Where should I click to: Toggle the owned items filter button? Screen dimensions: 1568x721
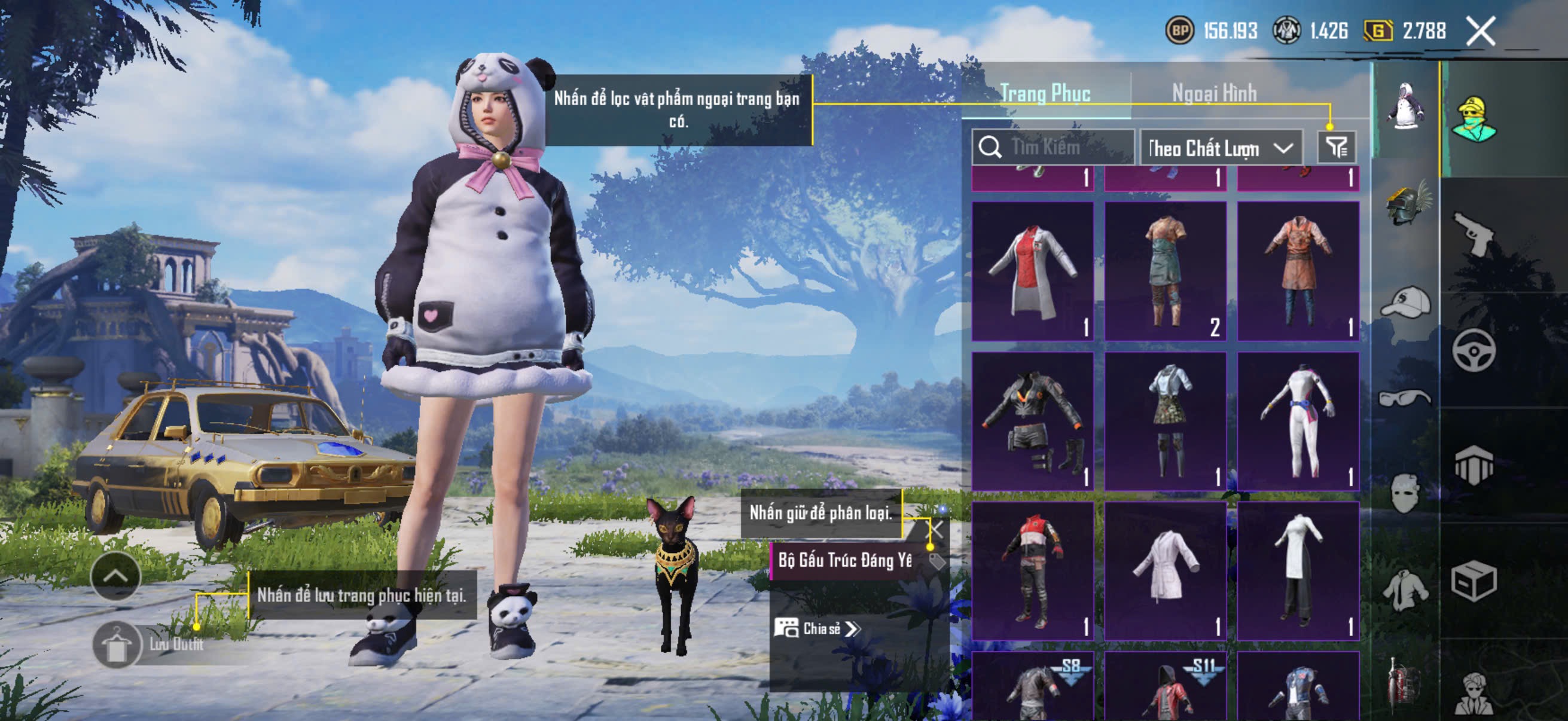[x=1336, y=146]
